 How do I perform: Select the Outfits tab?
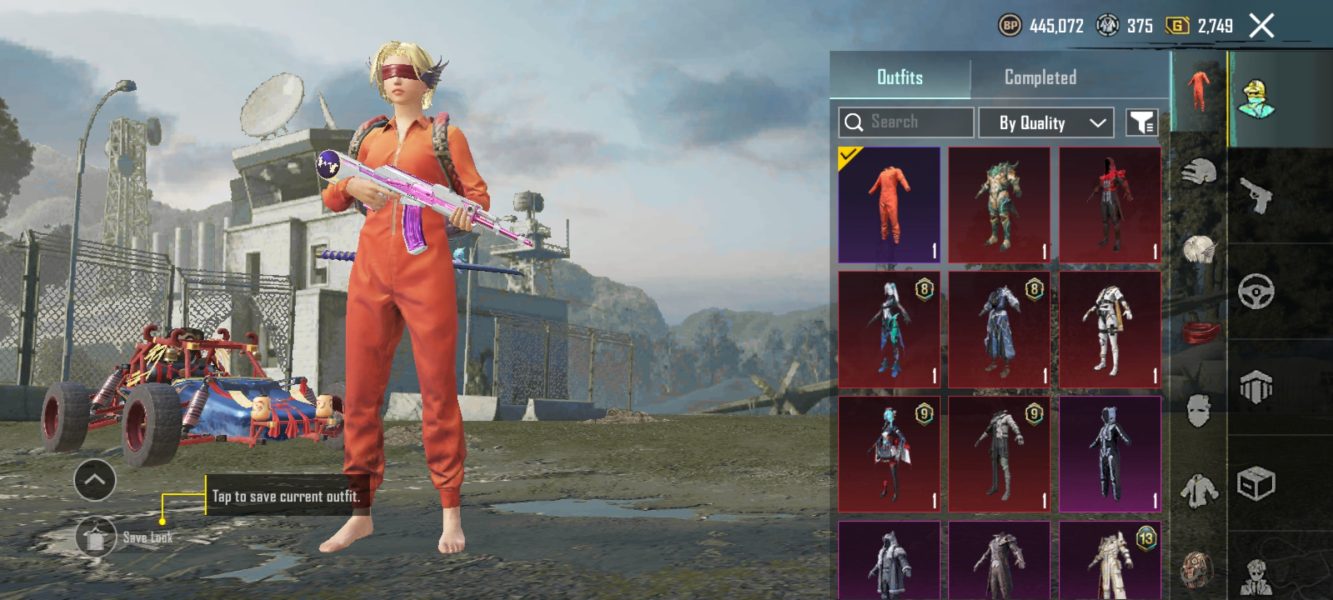point(900,77)
